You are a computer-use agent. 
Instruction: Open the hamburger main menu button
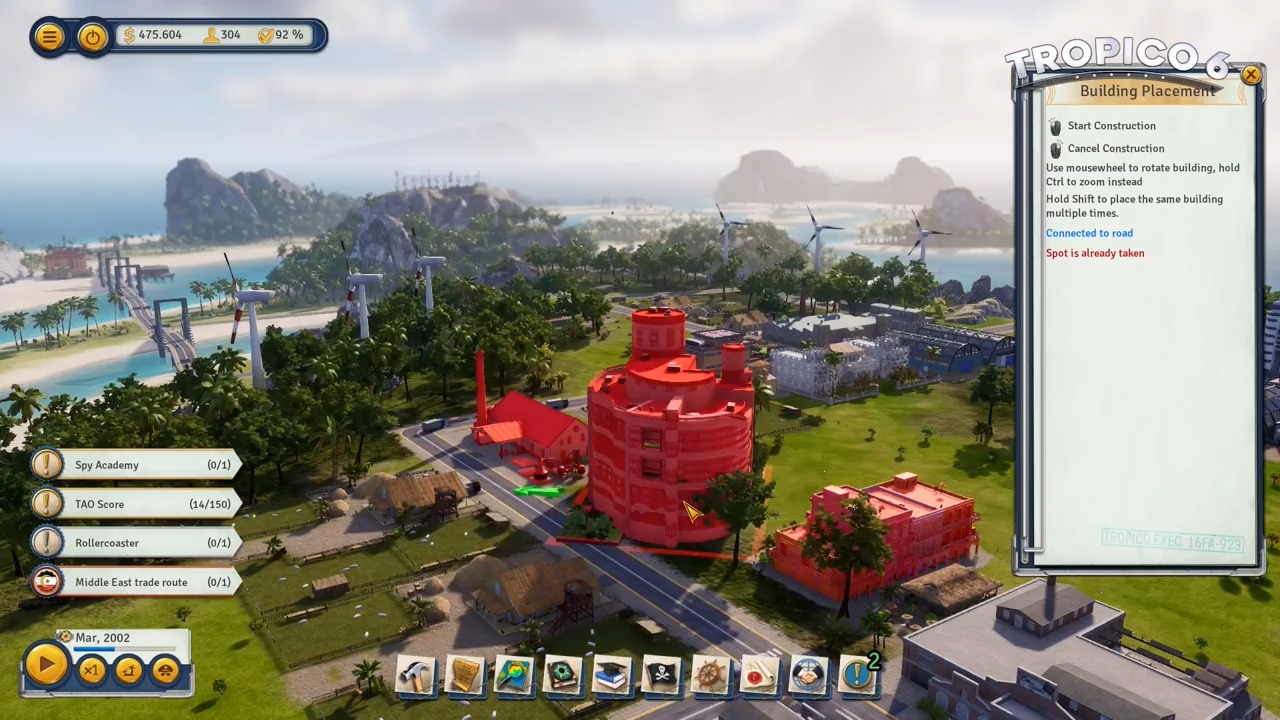pyautogui.click(x=48, y=37)
